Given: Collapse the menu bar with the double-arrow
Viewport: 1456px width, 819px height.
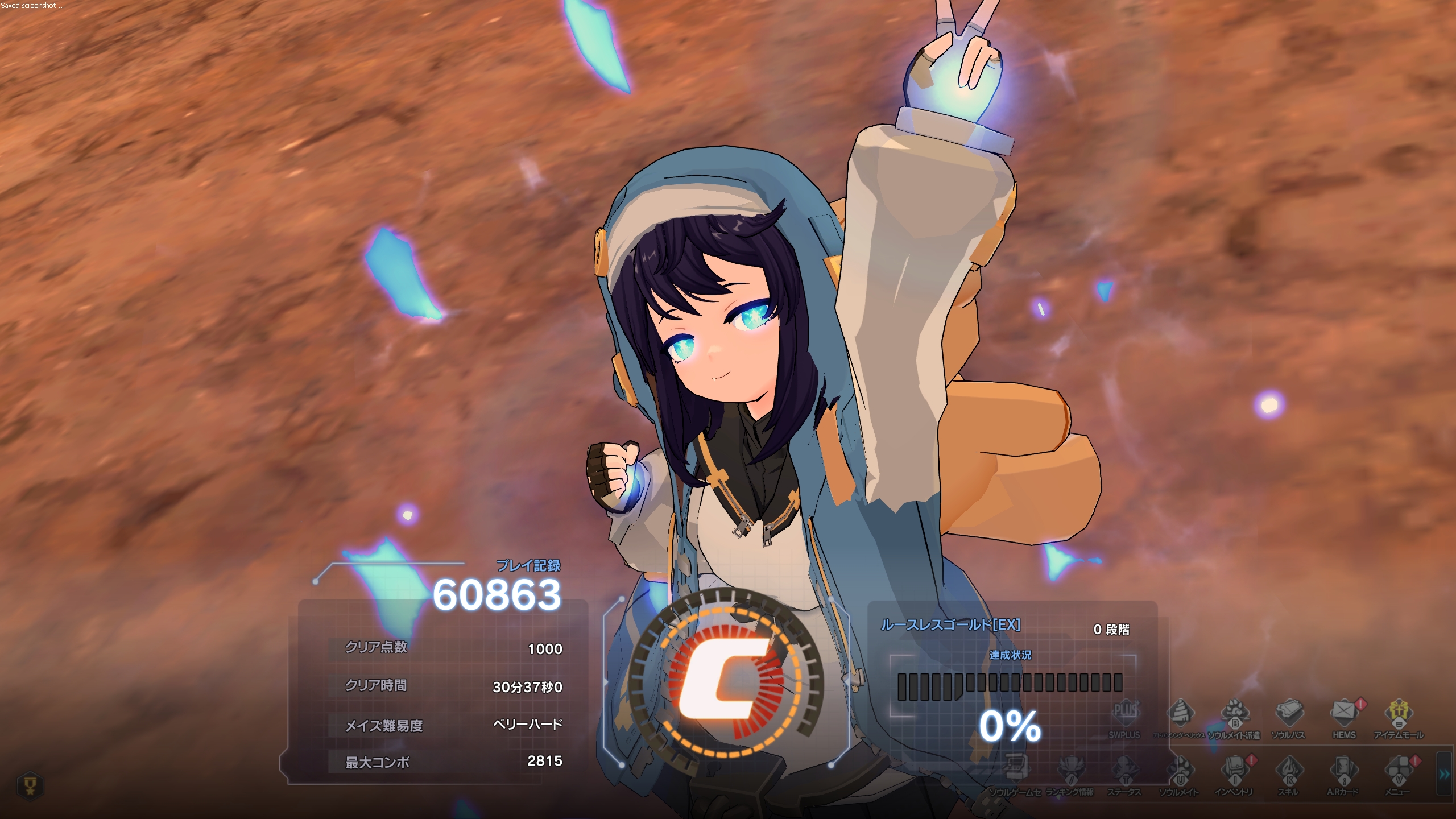Looking at the screenshot, I should 1444,774.
